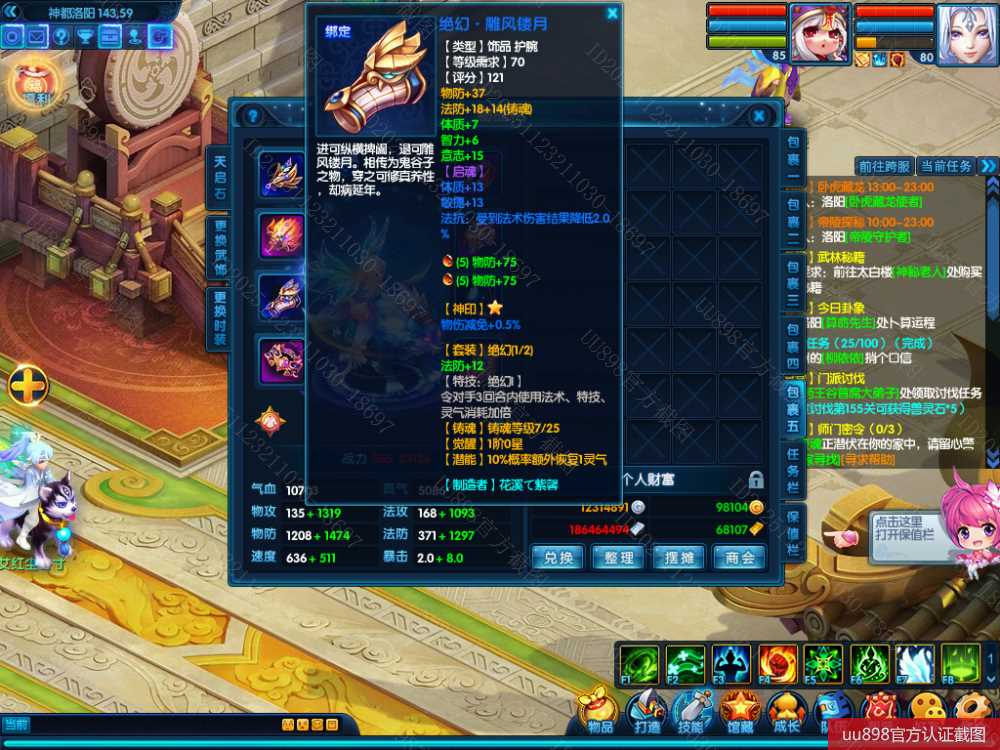1000x750 pixels.
Task: Open the 打造 crafting menu
Action: point(647,712)
